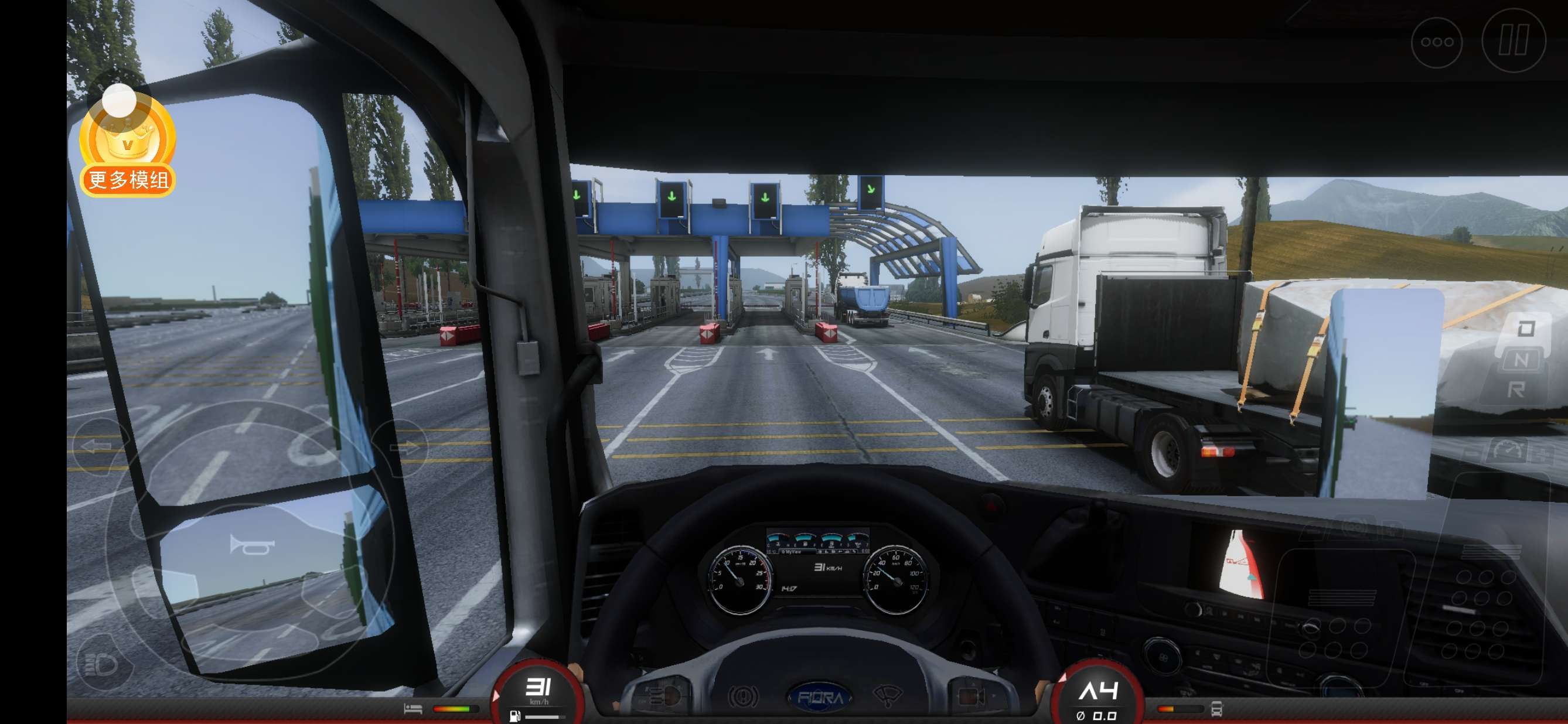
Task: Turn on the windshield wipers
Action: tap(888, 695)
